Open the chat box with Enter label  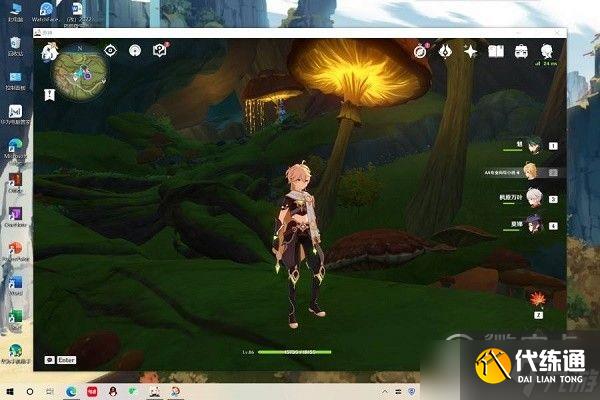[61, 358]
